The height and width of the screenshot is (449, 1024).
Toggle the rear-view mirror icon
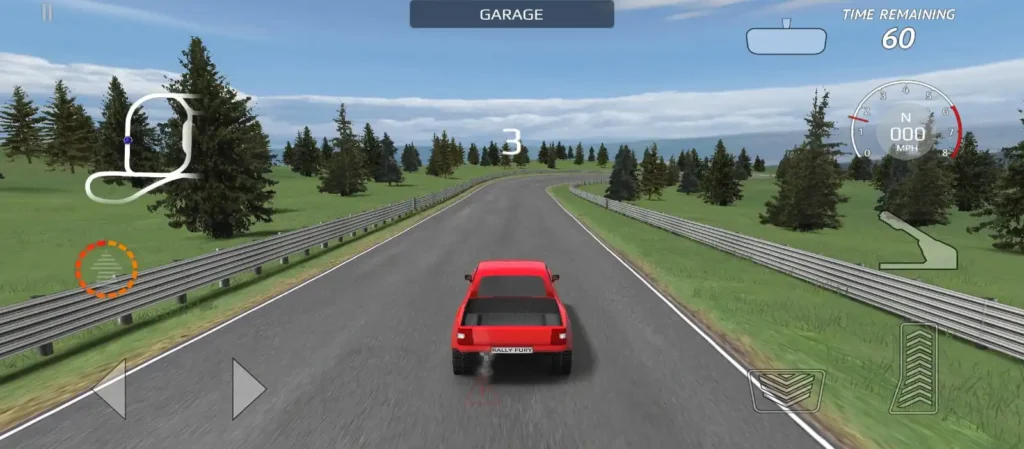[x=786, y=40]
